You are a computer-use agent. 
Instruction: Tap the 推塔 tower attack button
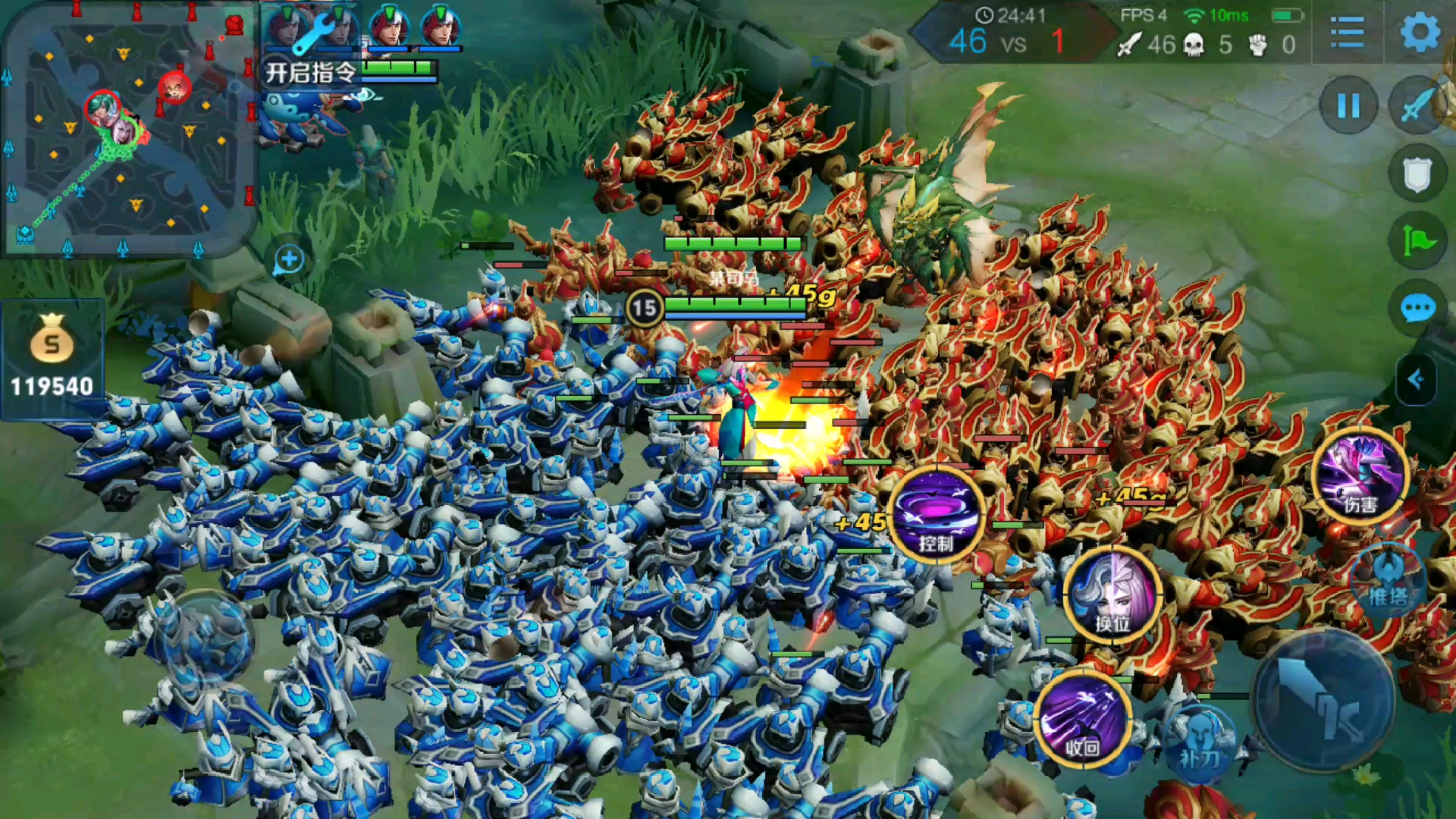point(1388,580)
